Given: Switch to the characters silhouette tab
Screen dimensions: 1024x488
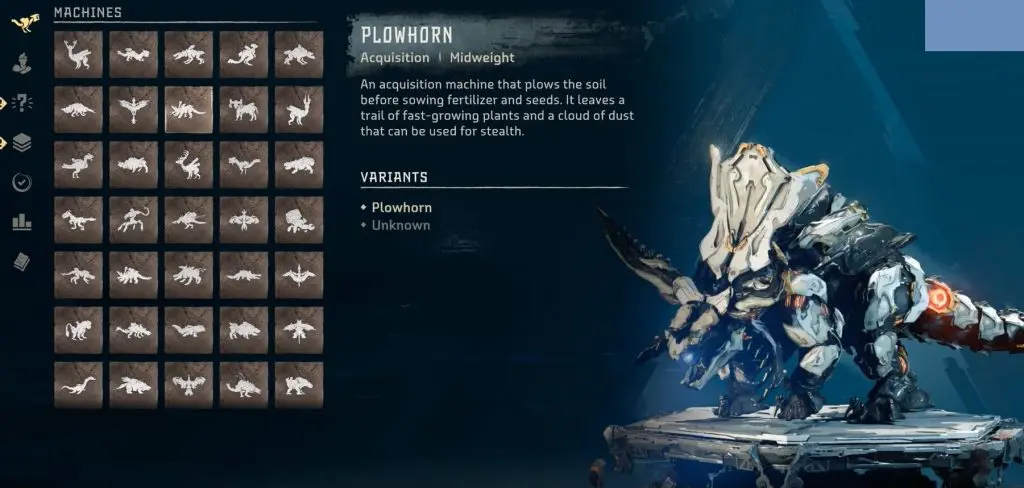Looking at the screenshot, I should [22, 62].
